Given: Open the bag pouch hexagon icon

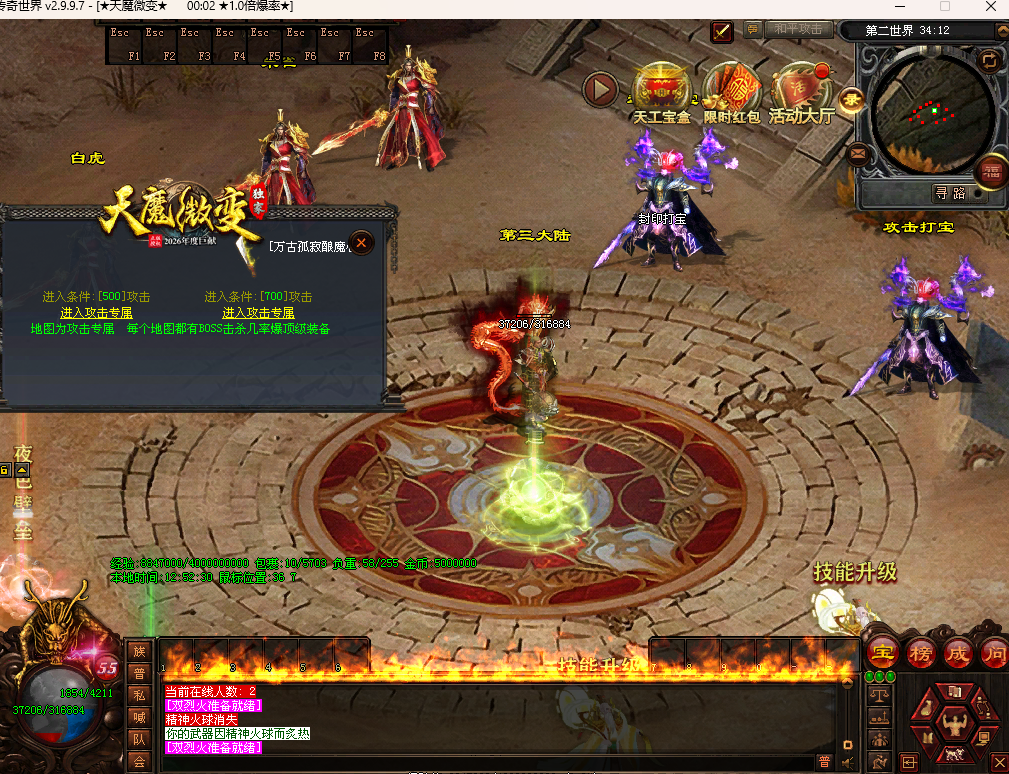Looking at the screenshot, I should [930, 709].
